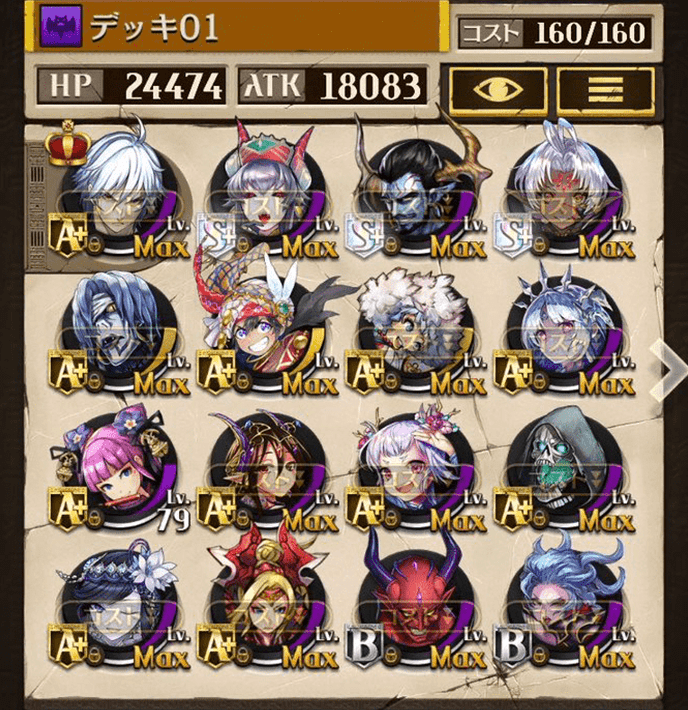Toggle the eye view button
Image resolution: width=688 pixels, height=710 pixels.
click(x=496, y=91)
